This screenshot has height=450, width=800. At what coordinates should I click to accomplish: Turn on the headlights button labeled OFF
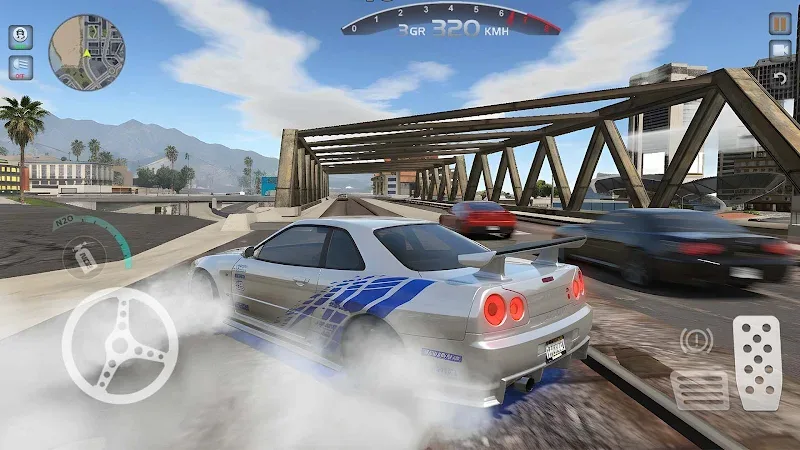click(x=21, y=67)
